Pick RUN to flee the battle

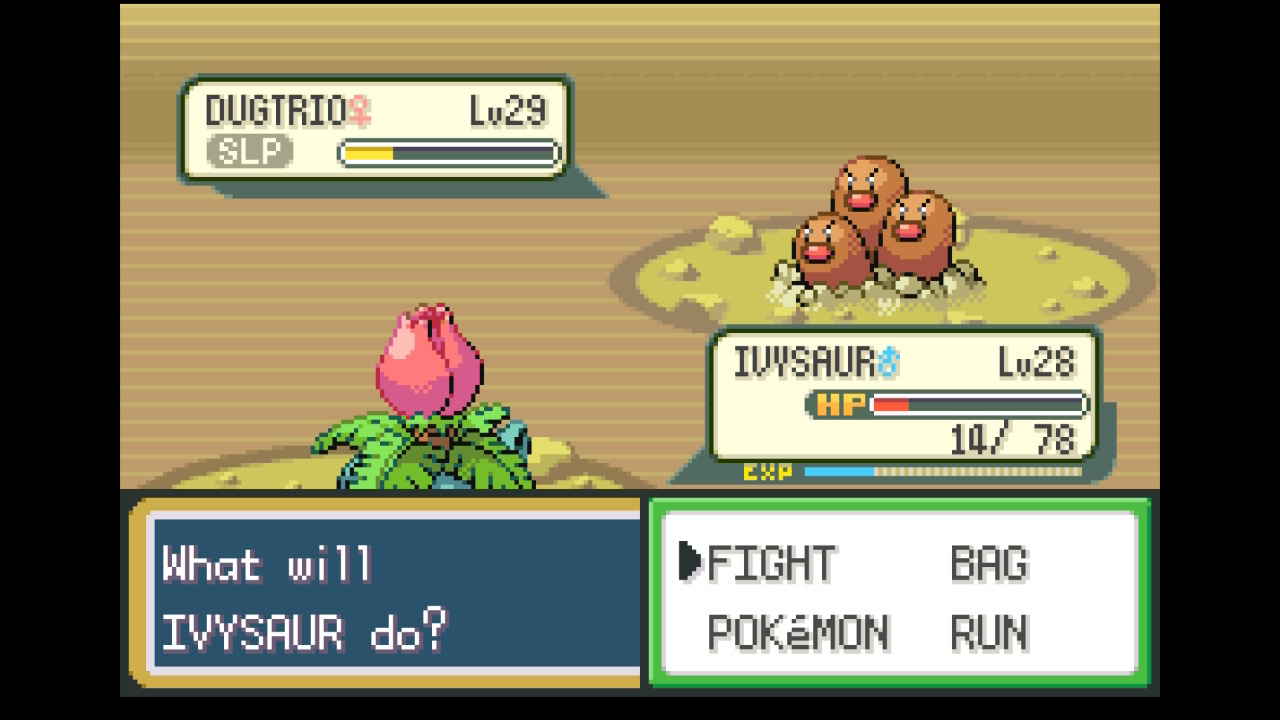pos(988,633)
